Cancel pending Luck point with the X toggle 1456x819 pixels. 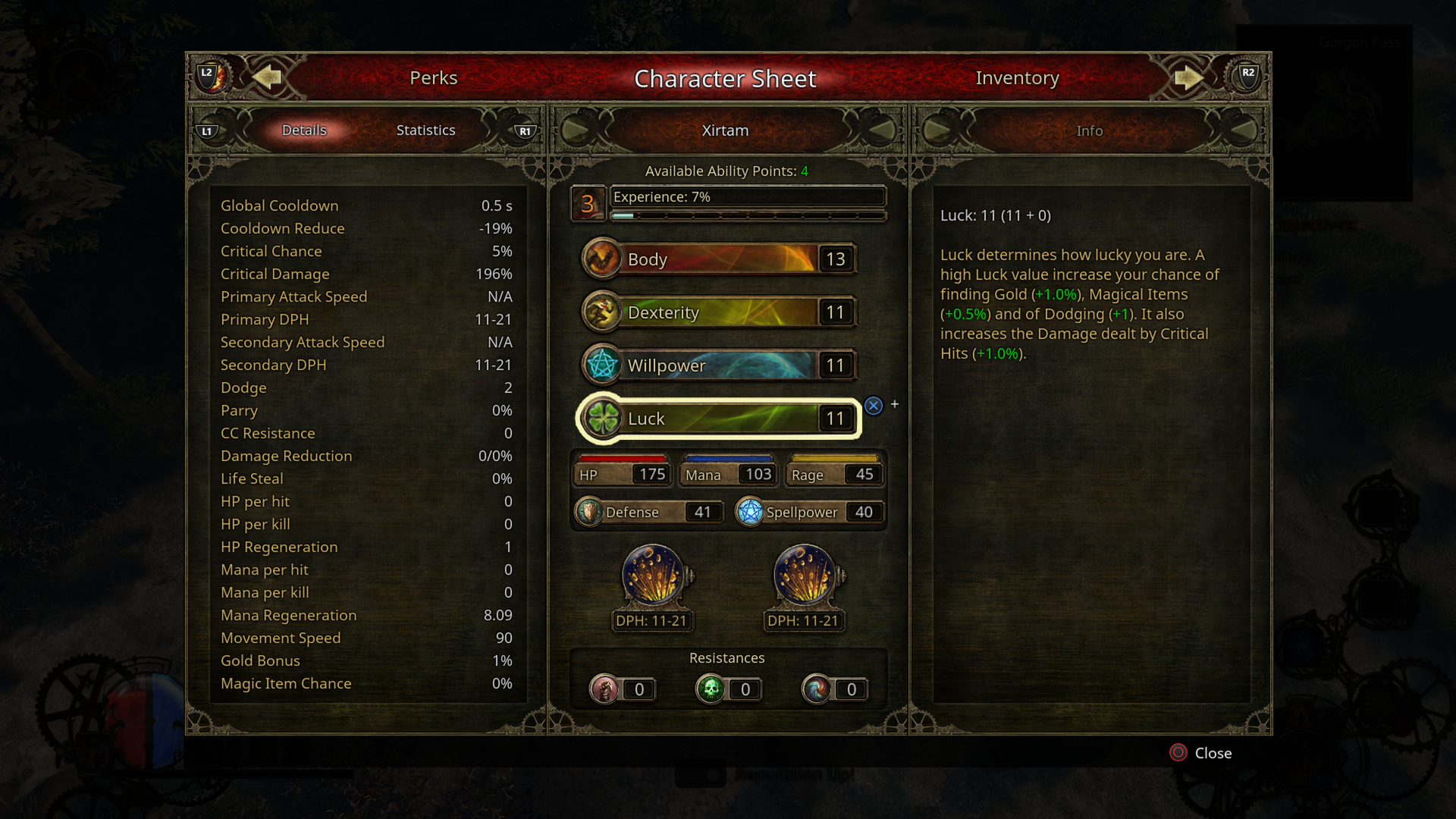(874, 406)
